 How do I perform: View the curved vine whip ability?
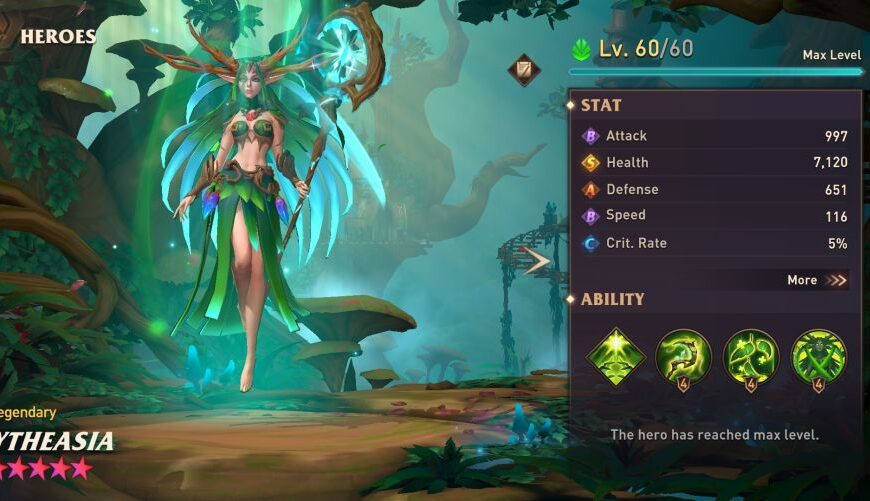click(683, 357)
